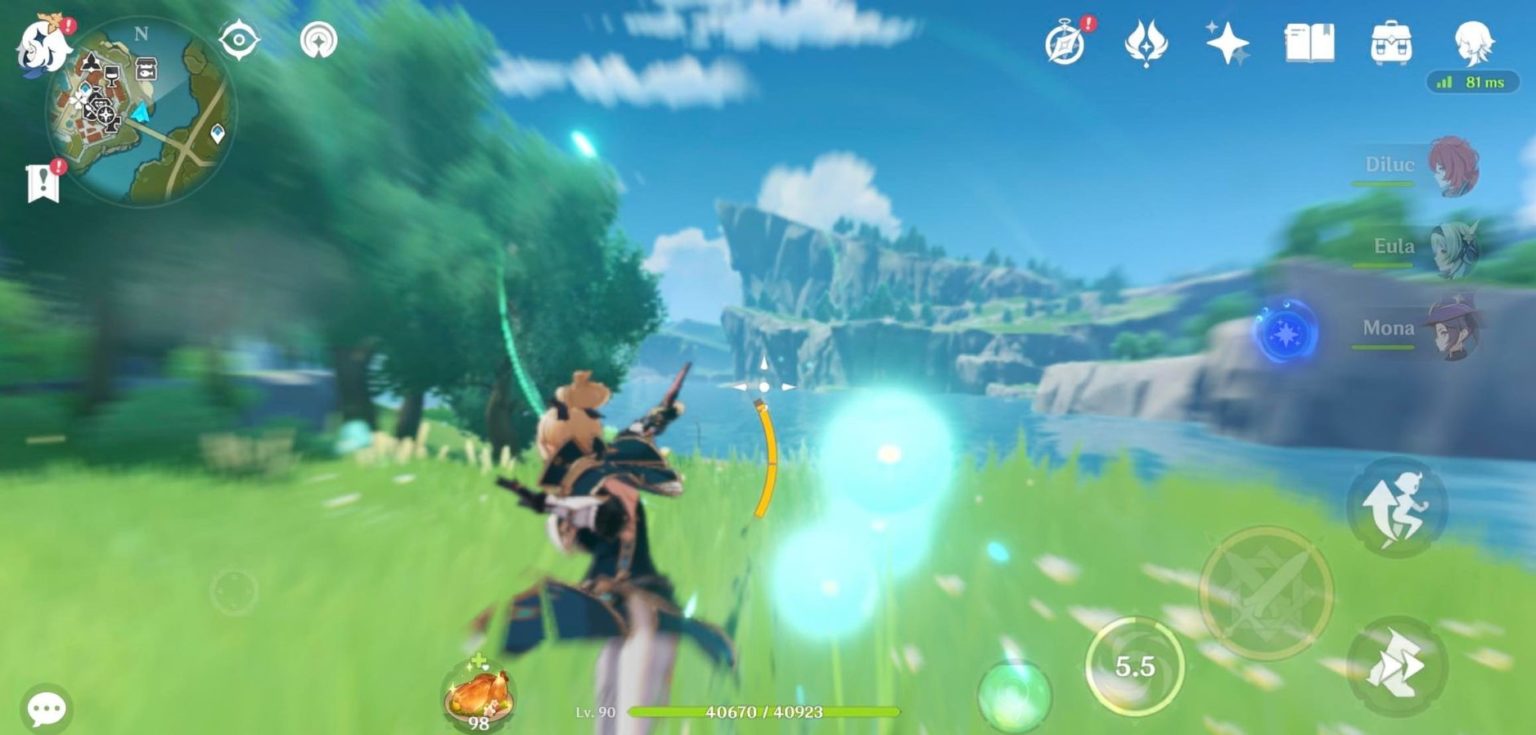Open the Wish menu star icon
Image resolution: width=1536 pixels, height=735 pixels.
1226,42
